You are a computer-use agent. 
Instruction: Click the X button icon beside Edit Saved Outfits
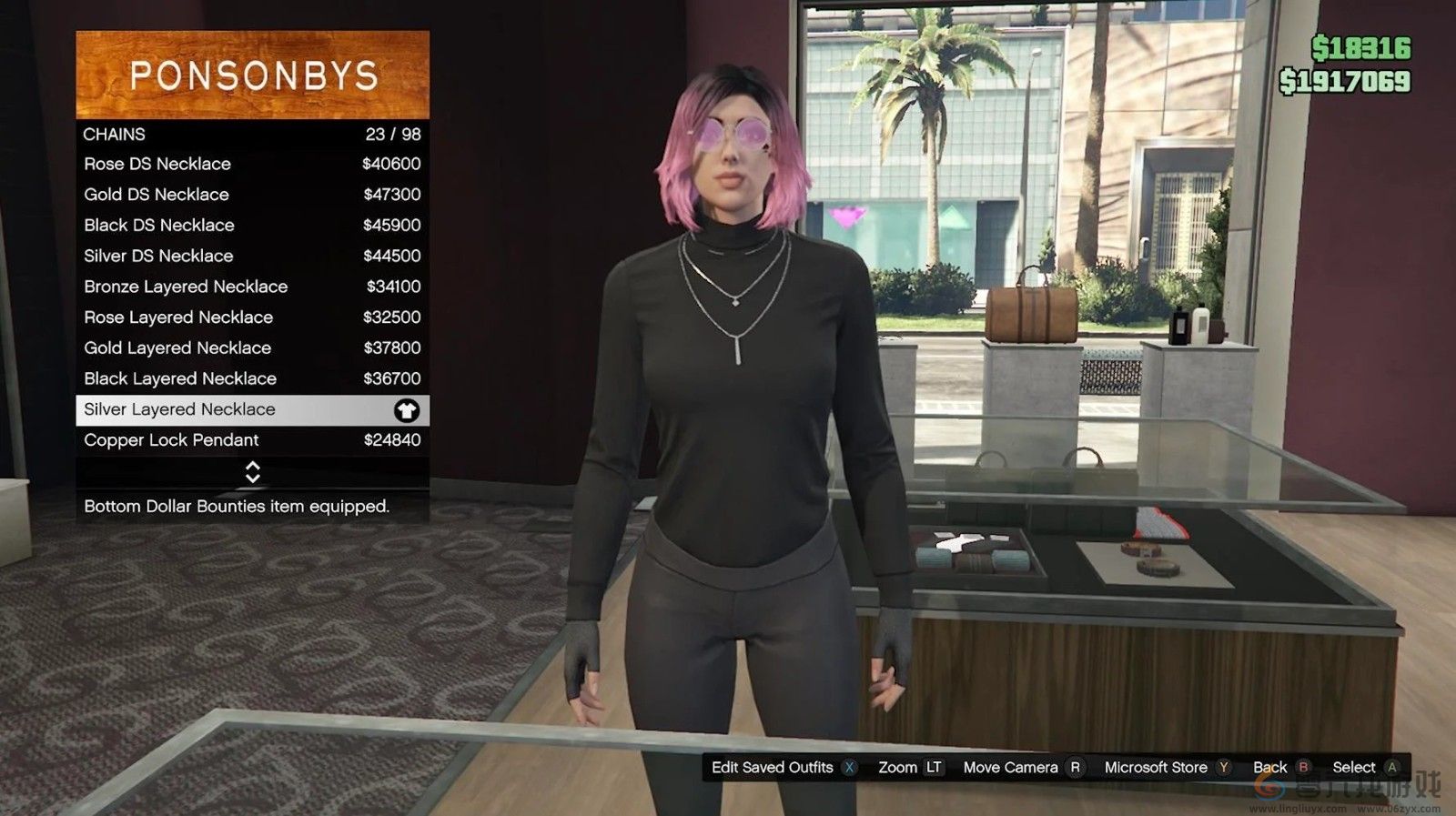coord(848,767)
